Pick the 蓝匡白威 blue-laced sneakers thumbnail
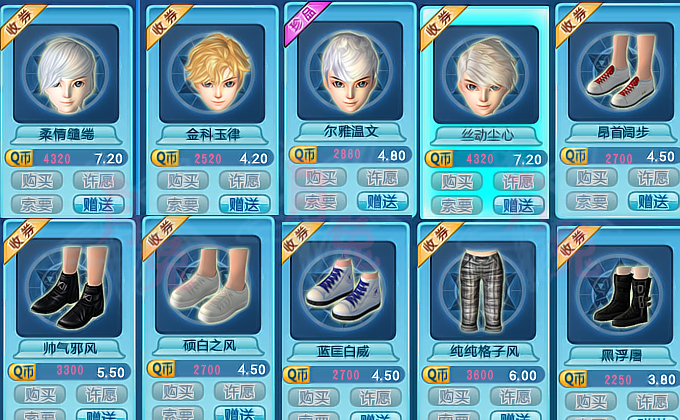680x420 pixels. point(343,290)
